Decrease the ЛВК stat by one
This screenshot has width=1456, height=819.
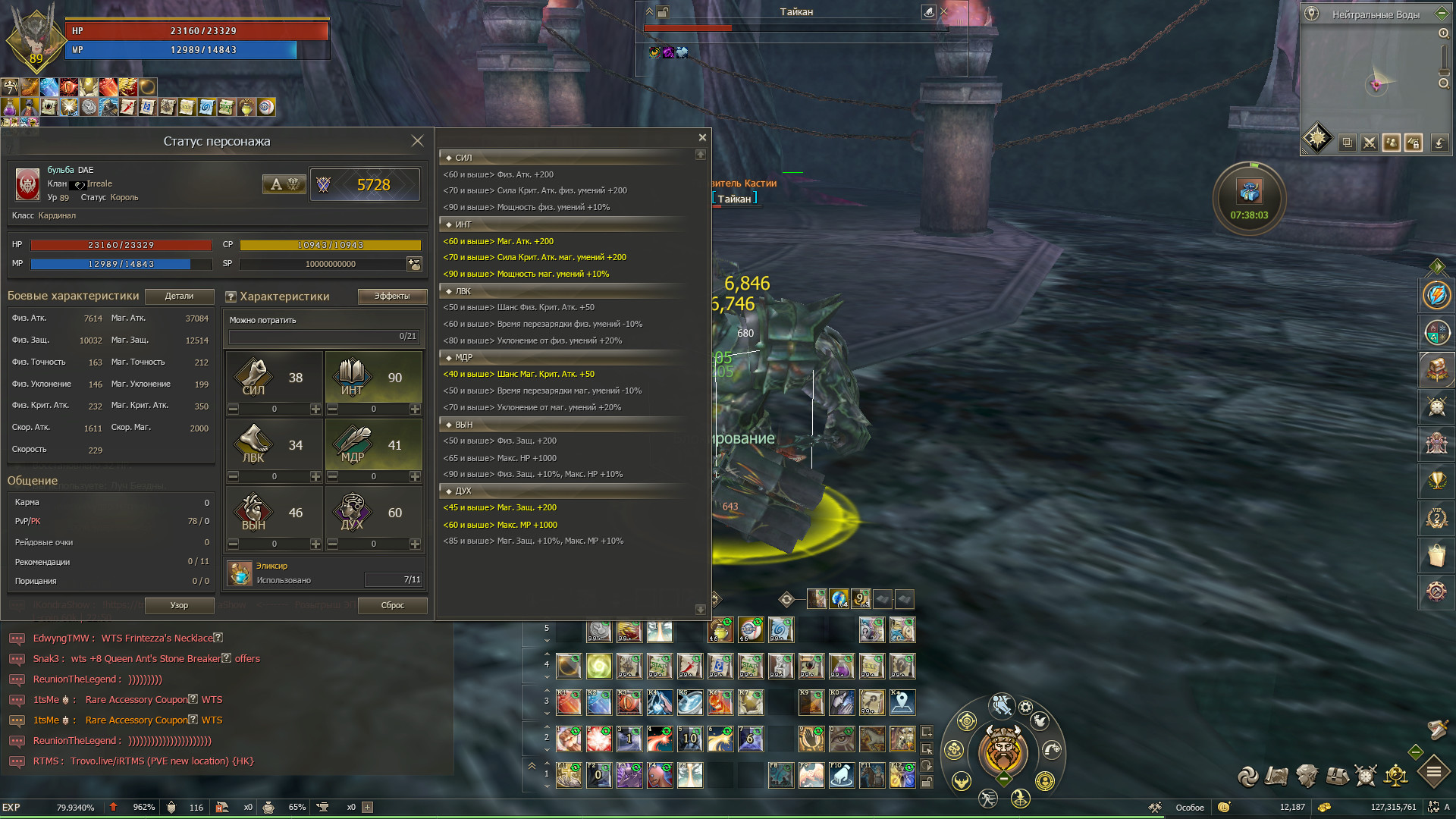pyautogui.click(x=234, y=477)
